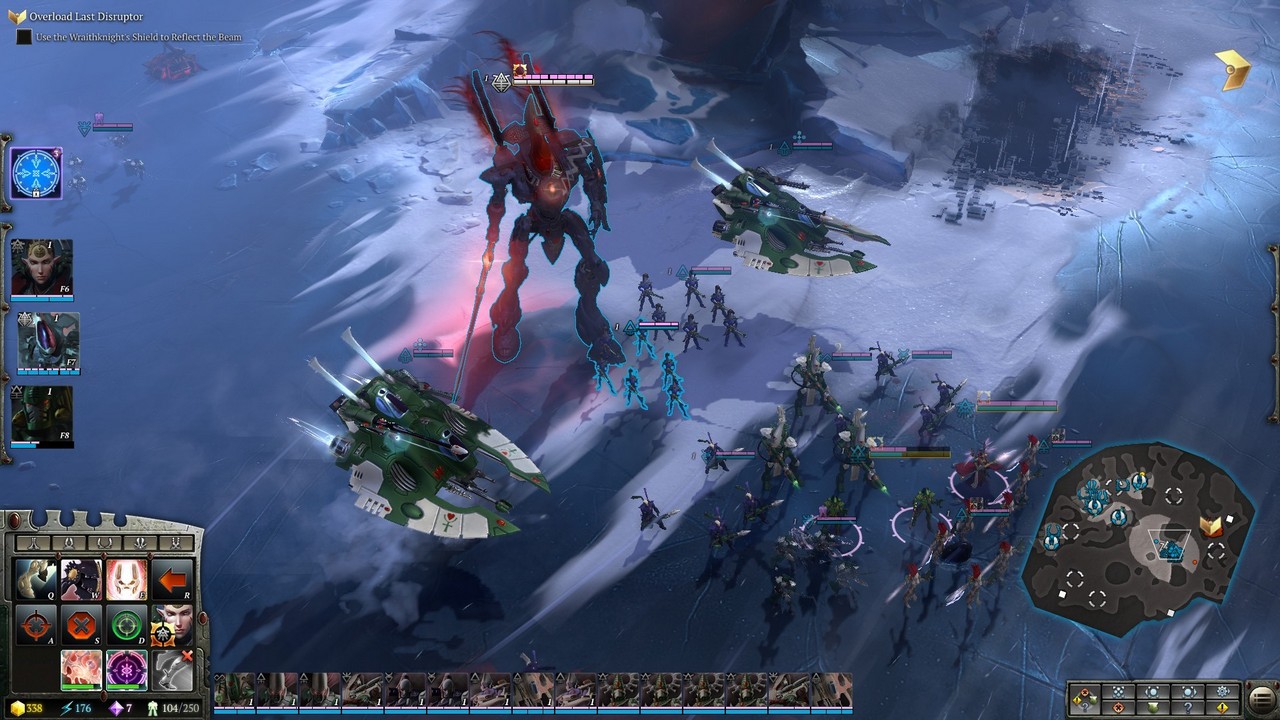The height and width of the screenshot is (720, 1280).
Task: Use the W ability with the dark figure
Action: [81, 580]
